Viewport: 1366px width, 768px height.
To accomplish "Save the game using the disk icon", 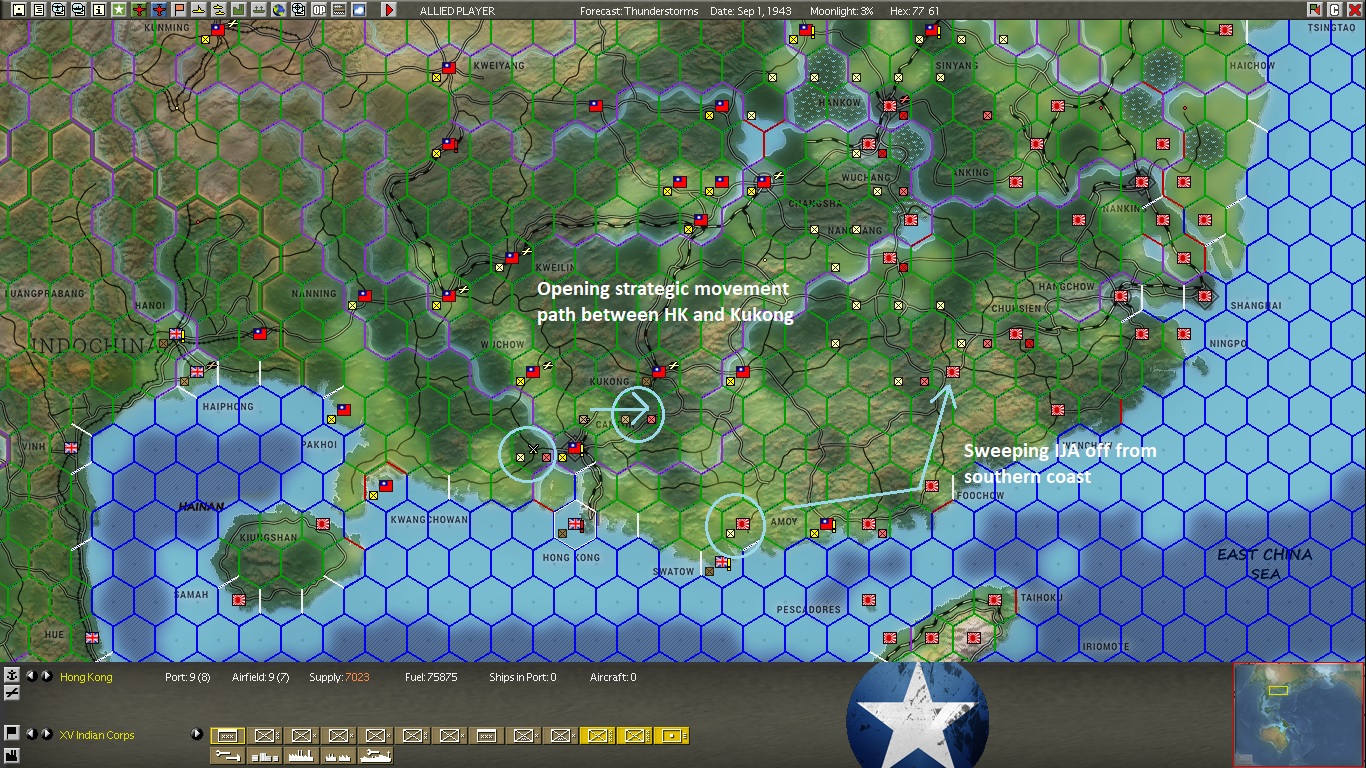I will pos(18,11).
